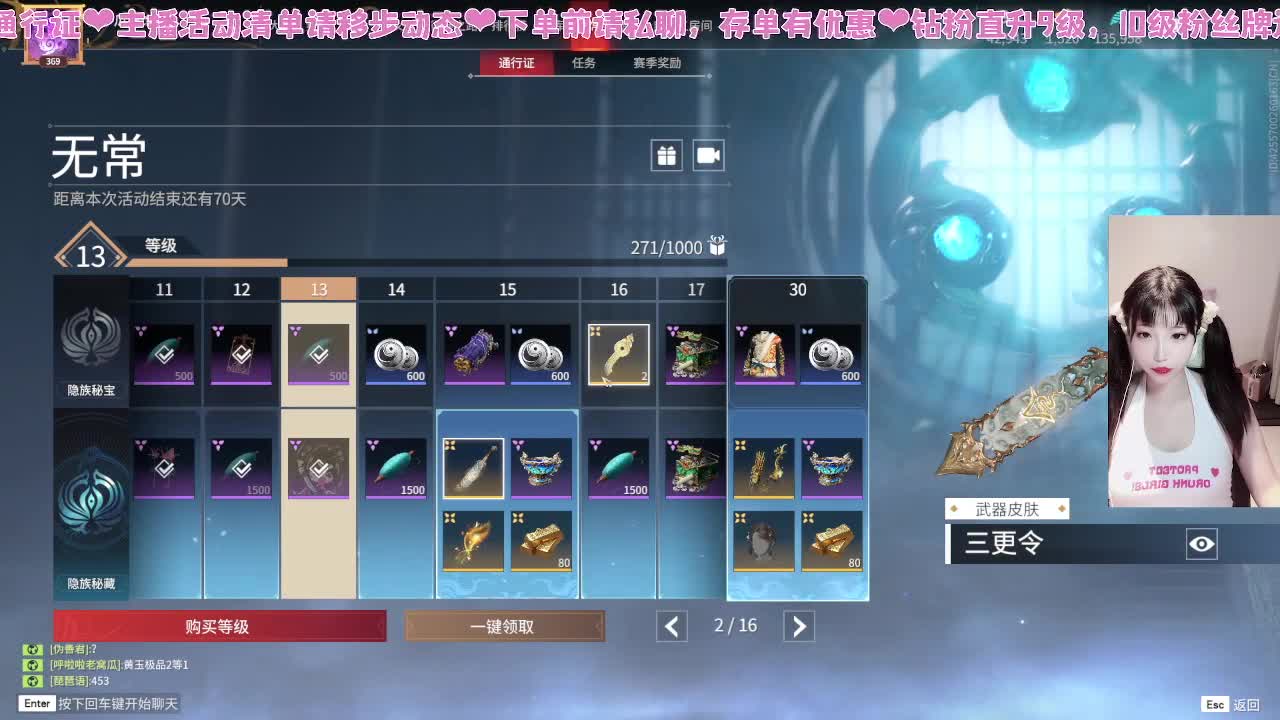The width and height of the screenshot is (1280, 720).
Task: Click the video camera icon near the gift icon
Action: (708, 155)
